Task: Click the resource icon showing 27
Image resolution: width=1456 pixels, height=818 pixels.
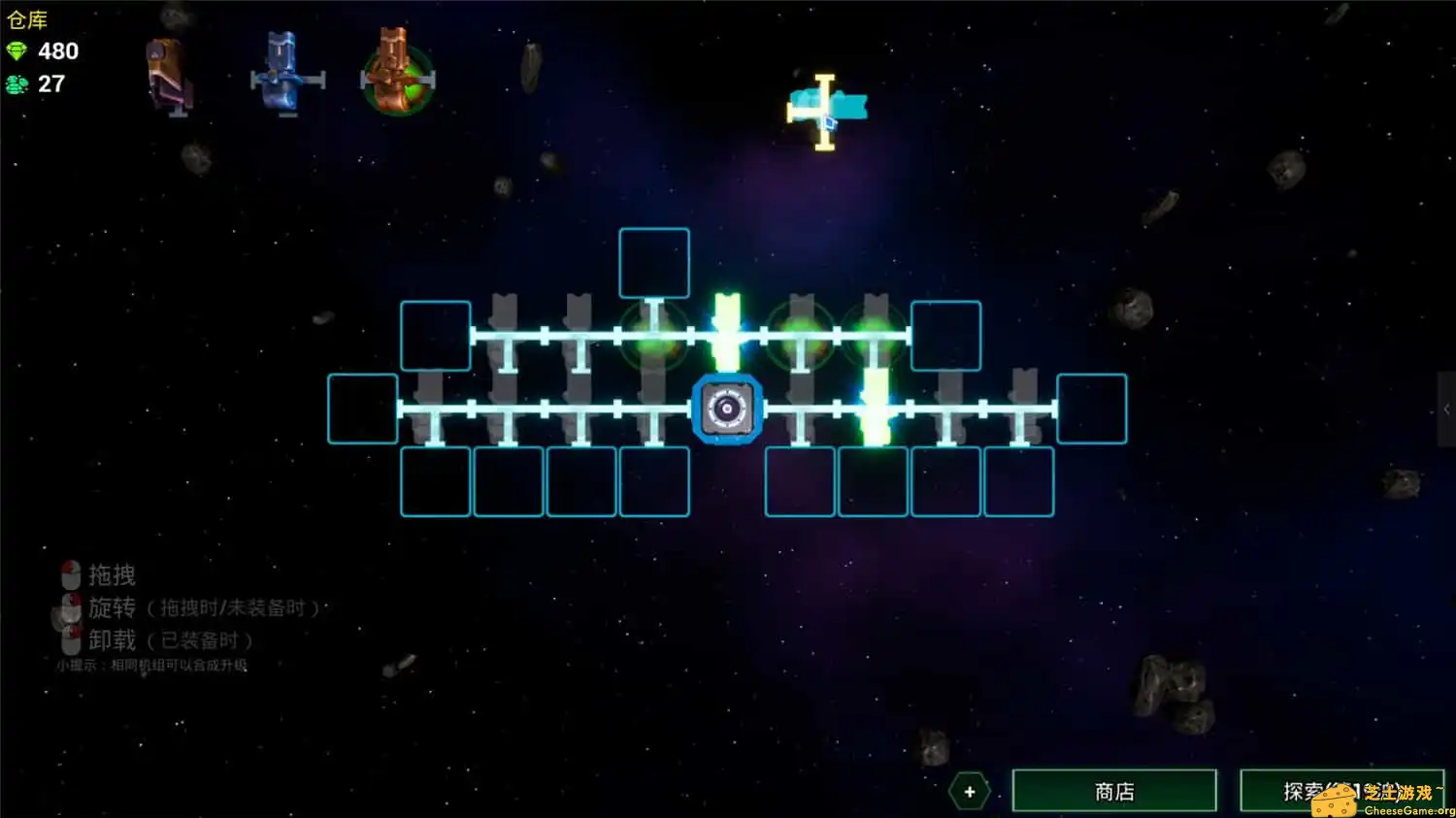Action: [15, 84]
